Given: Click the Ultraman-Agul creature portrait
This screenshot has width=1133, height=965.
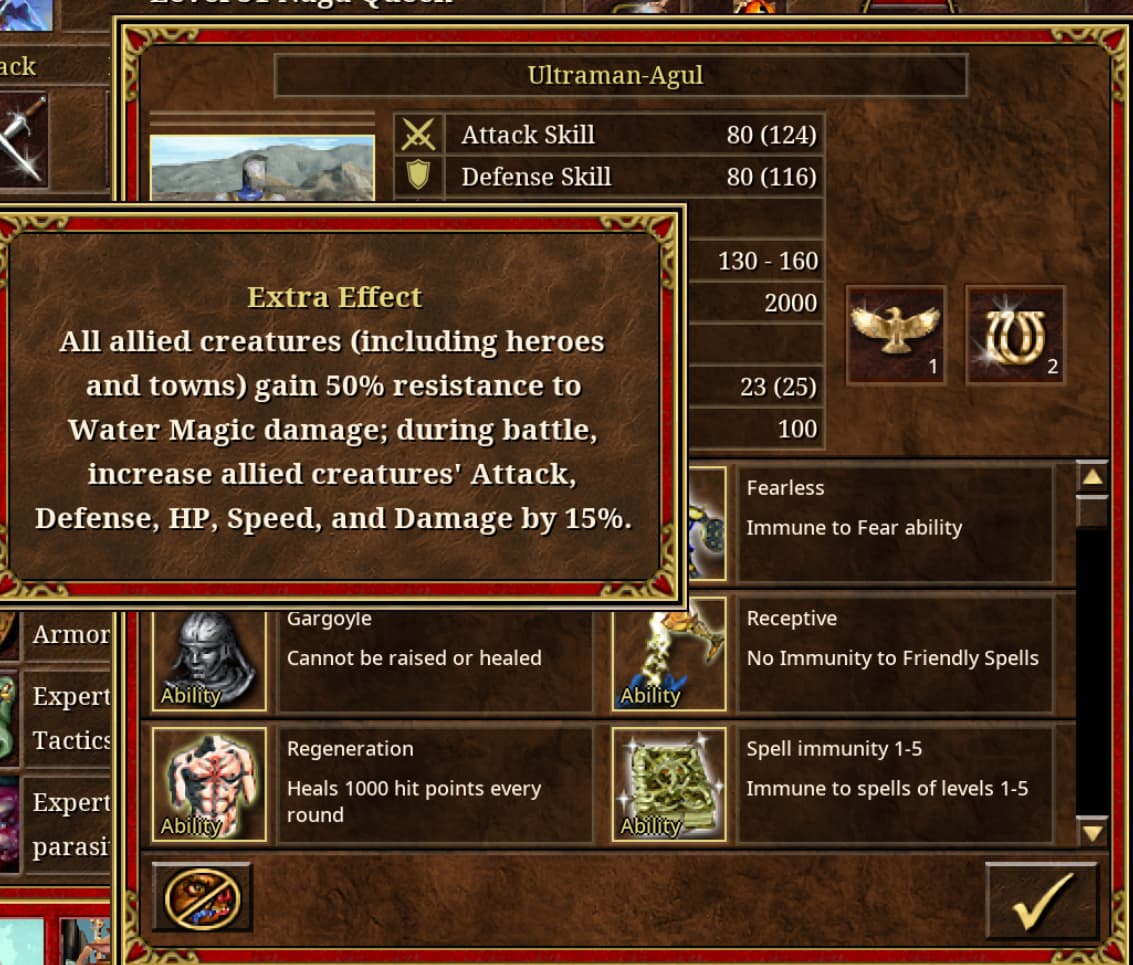Looking at the screenshot, I should [x=262, y=168].
